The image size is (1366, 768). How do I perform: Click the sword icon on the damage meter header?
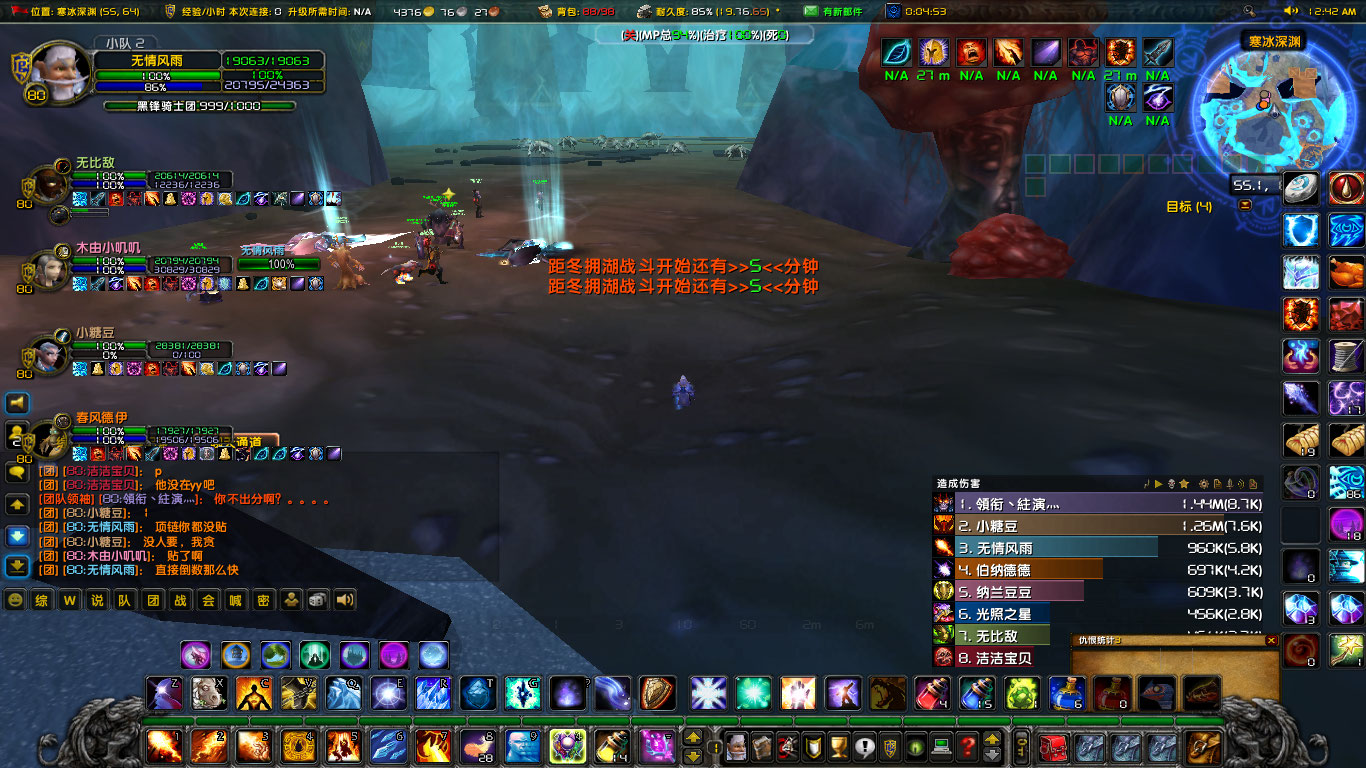pos(1230,482)
